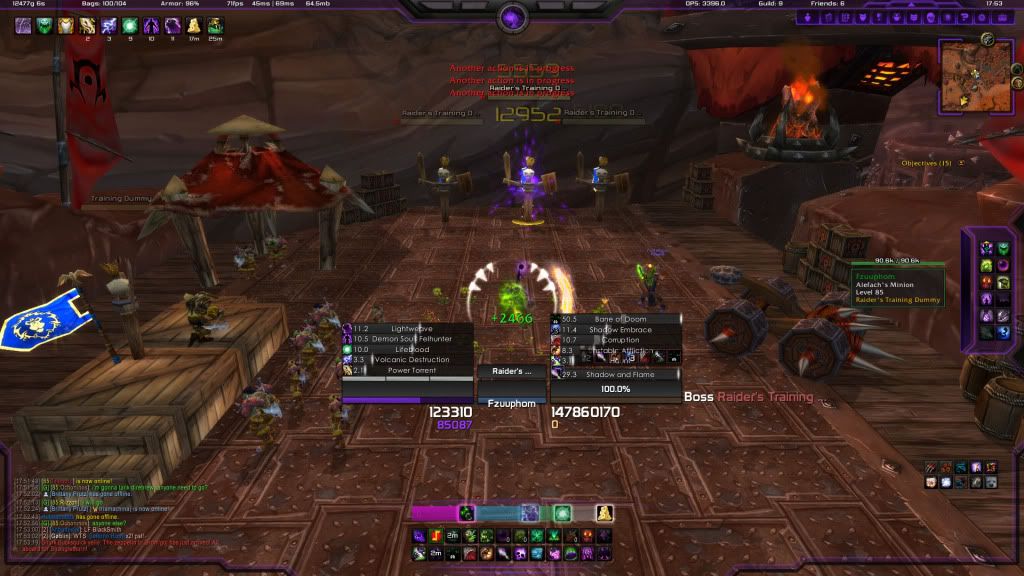Activate the green cauldron ability on the action bar
The image size is (1024, 576).
coord(570,553)
